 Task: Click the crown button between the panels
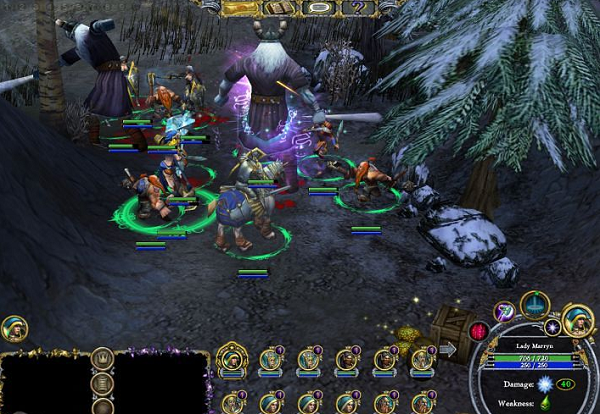102,359
